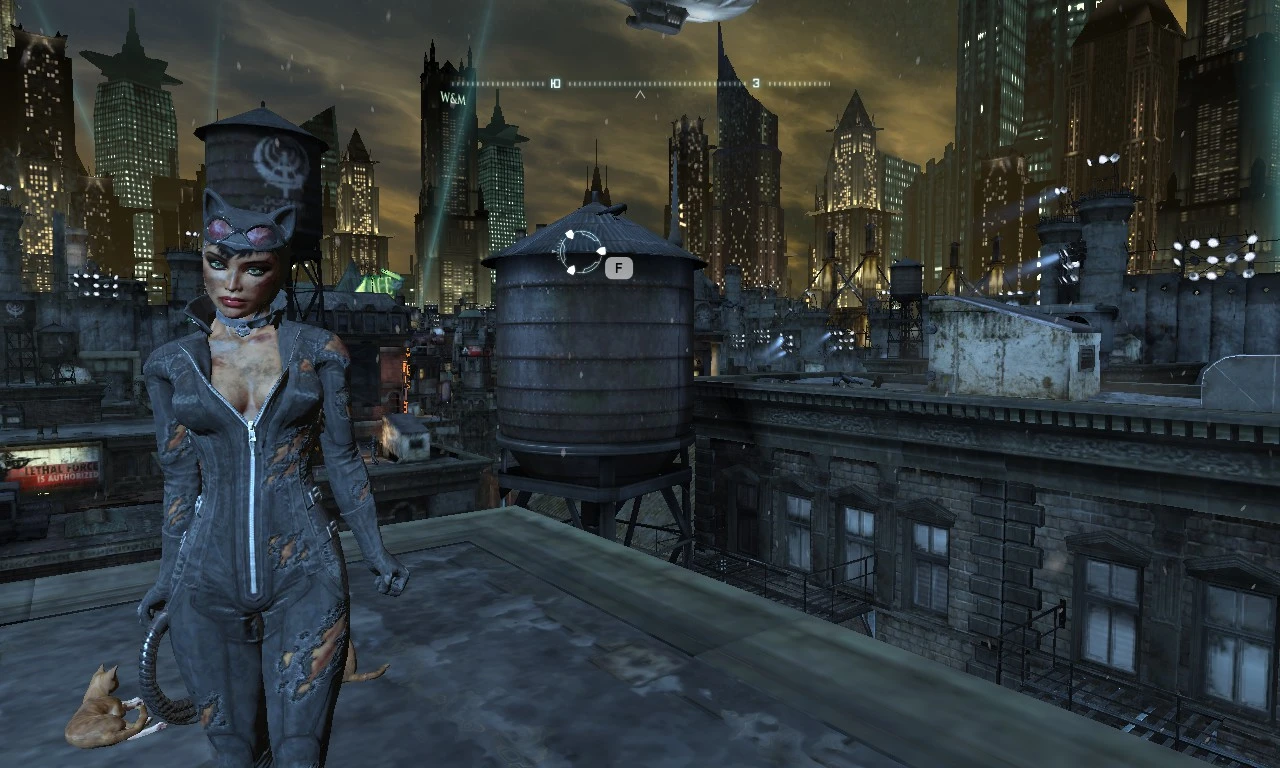Image resolution: width=1280 pixels, height=768 pixels.
Task: Click the F interaction key prompt
Action: (618, 267)
